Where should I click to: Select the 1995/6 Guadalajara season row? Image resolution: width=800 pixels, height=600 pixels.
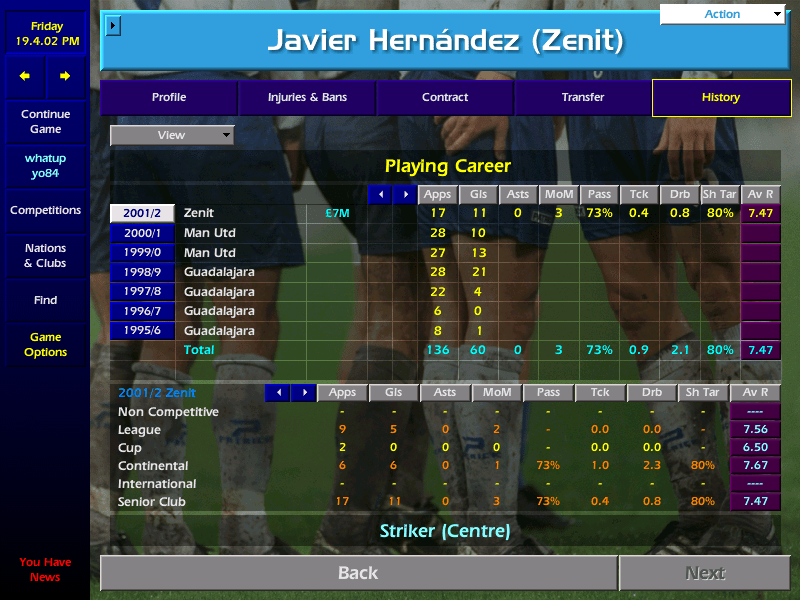coord(142,331)
